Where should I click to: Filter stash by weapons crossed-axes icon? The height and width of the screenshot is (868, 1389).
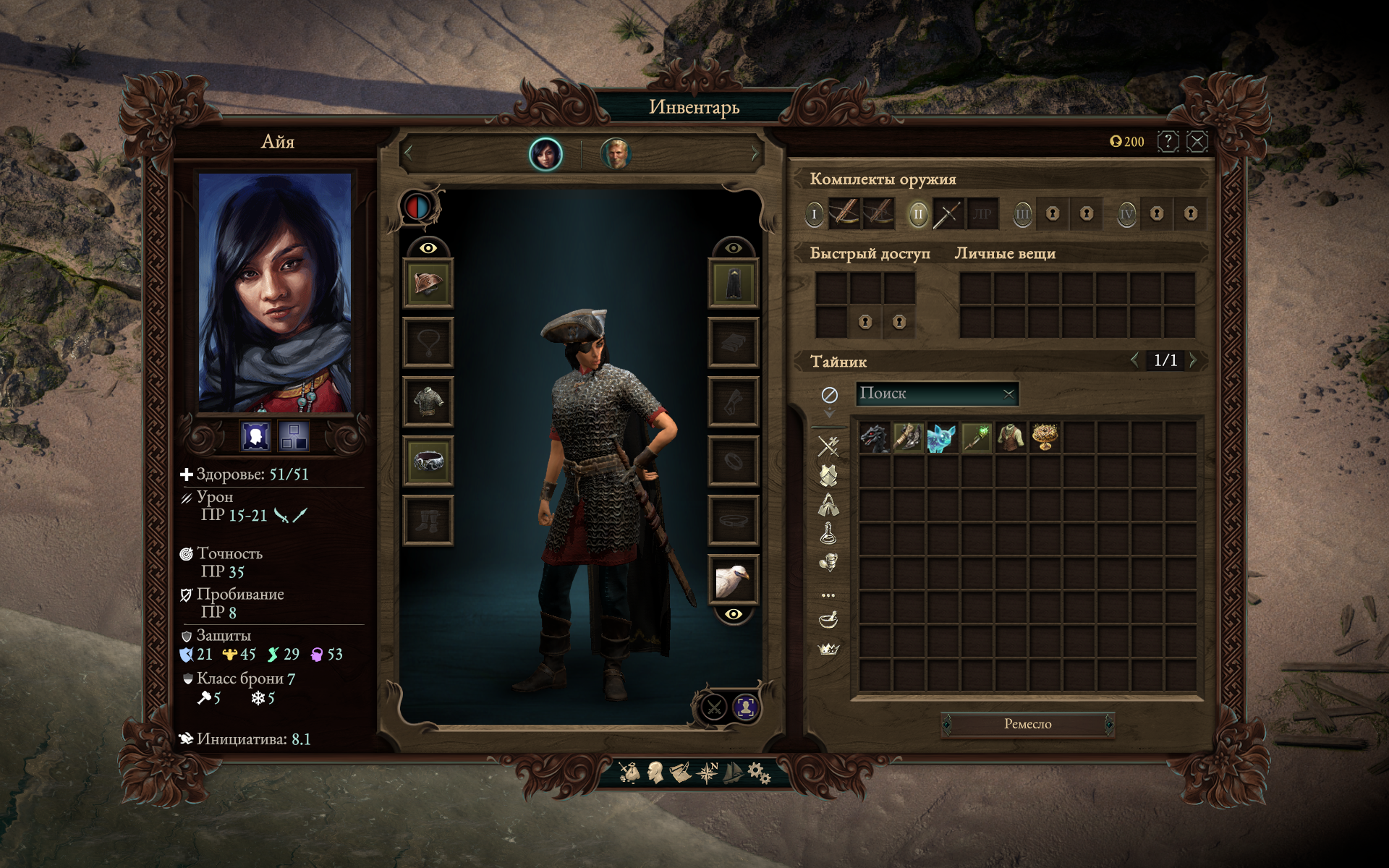click(x=828, y=446)
